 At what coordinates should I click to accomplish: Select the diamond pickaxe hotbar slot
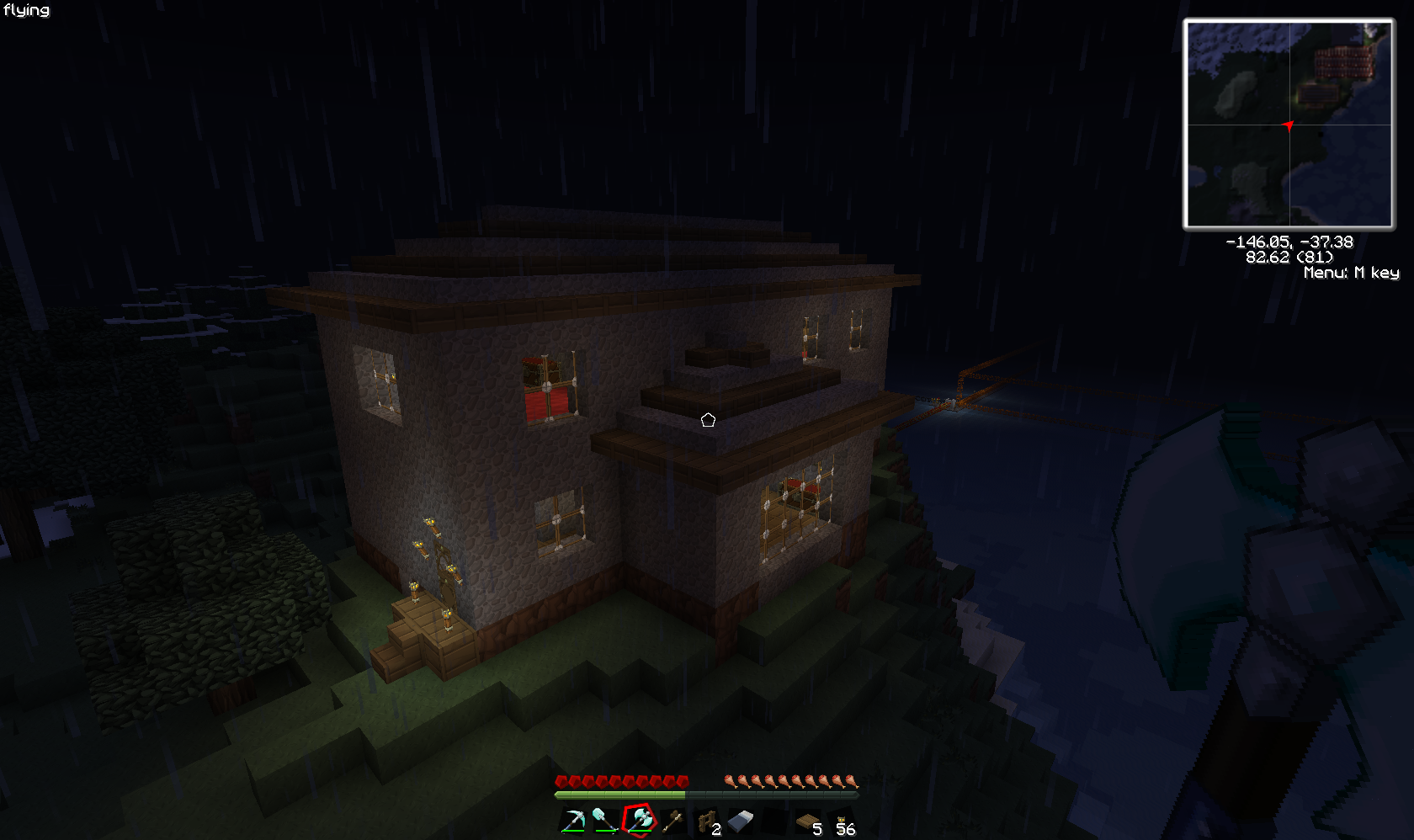(573, 821)
